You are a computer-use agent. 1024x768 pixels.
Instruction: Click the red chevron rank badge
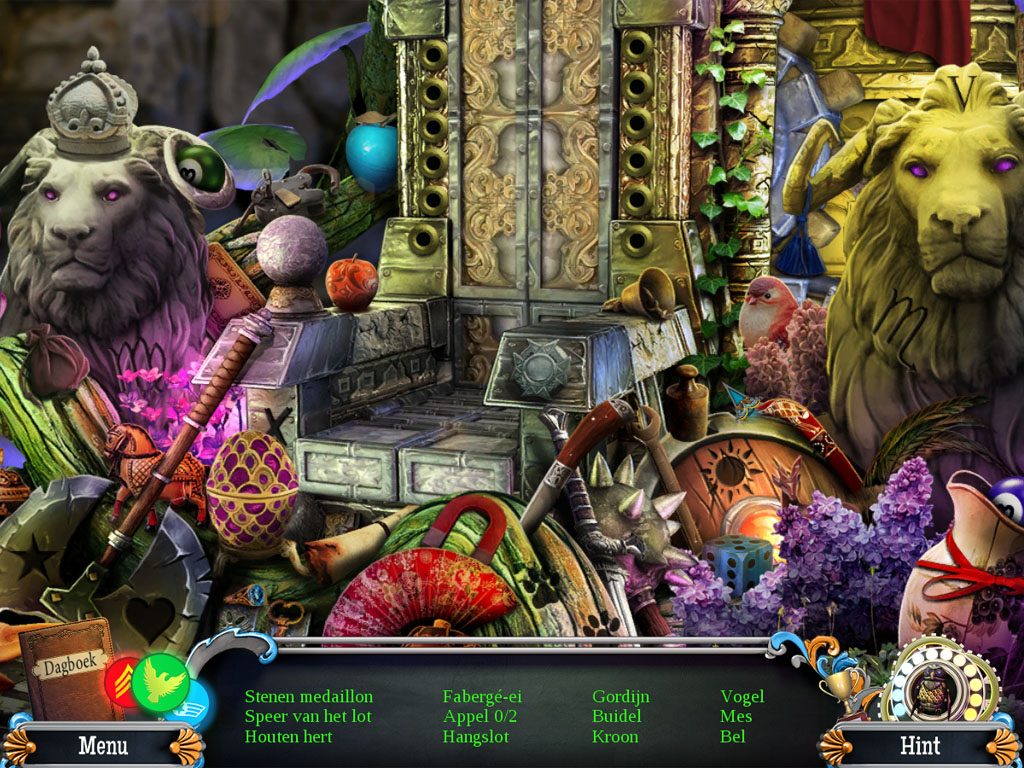point(121,683)
